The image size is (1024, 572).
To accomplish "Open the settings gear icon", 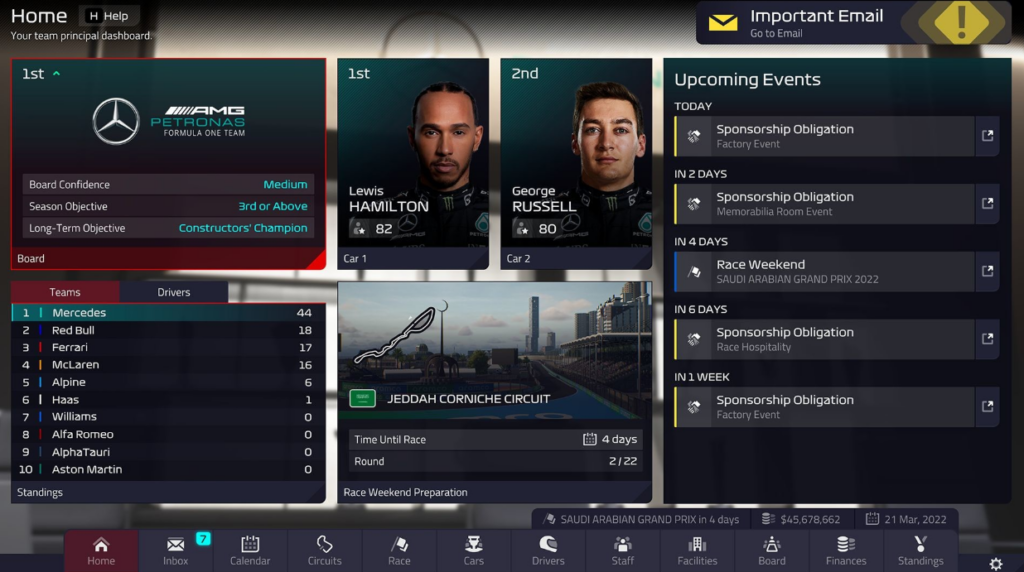I will point(996,564).
